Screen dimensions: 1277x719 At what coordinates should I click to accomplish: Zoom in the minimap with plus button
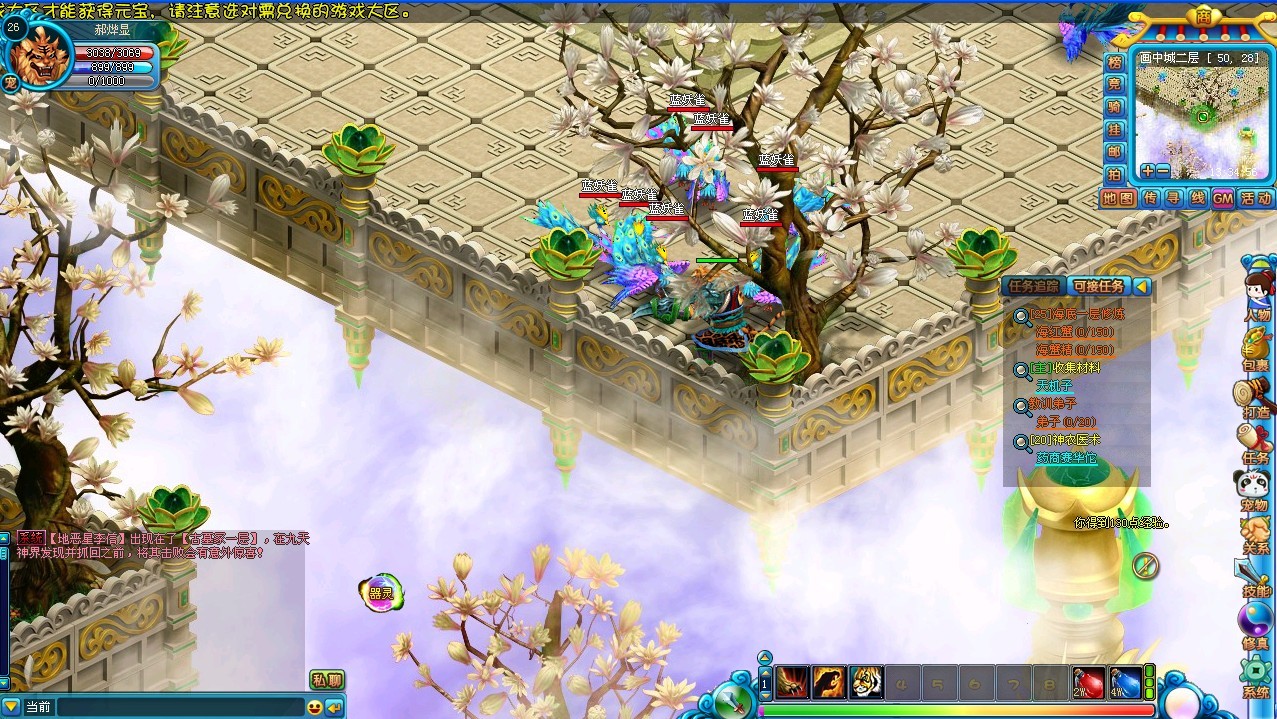pyautogui.click(x=1147, y=171)
